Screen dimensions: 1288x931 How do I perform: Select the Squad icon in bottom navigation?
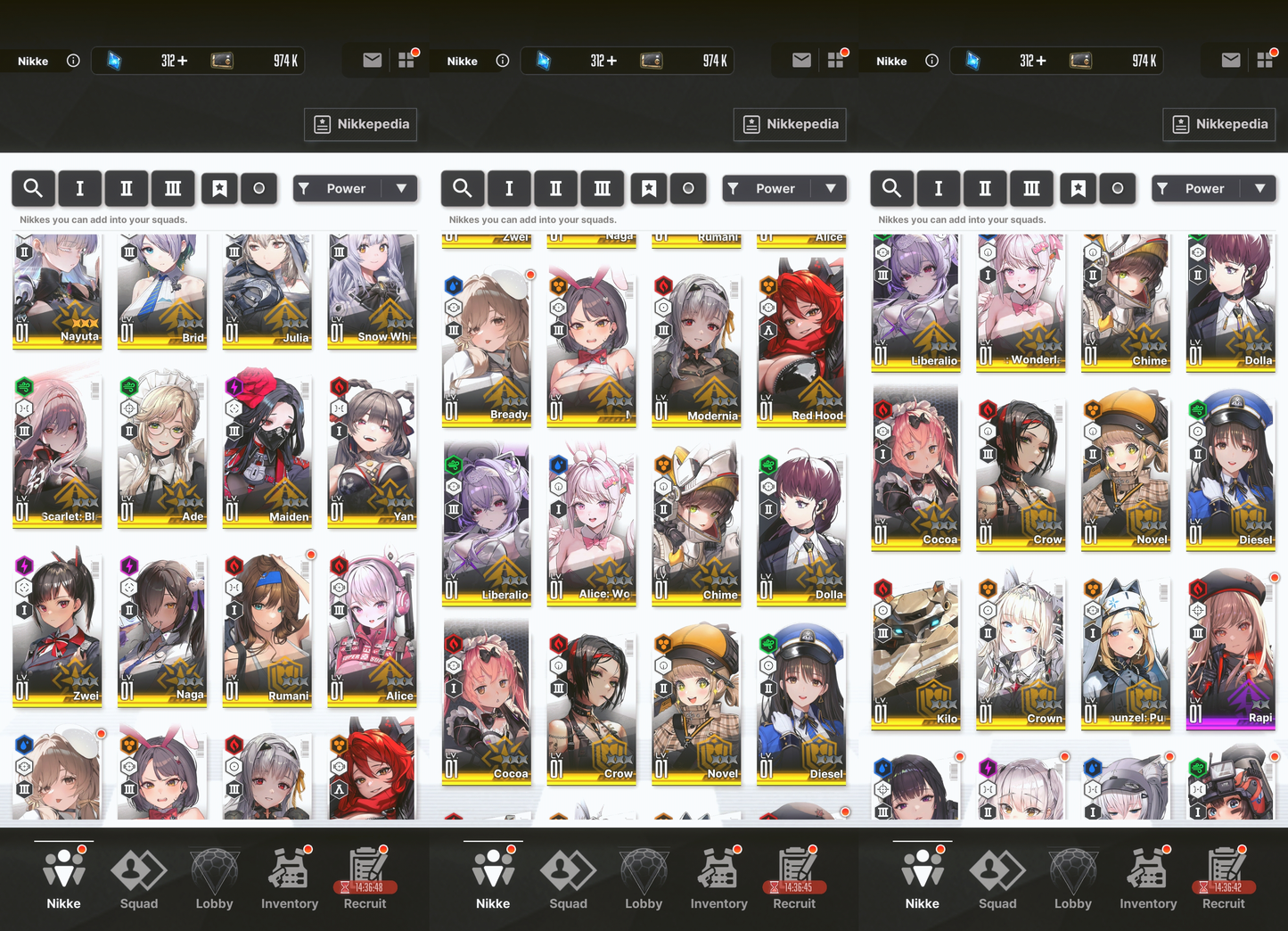[x=138, y=877]
